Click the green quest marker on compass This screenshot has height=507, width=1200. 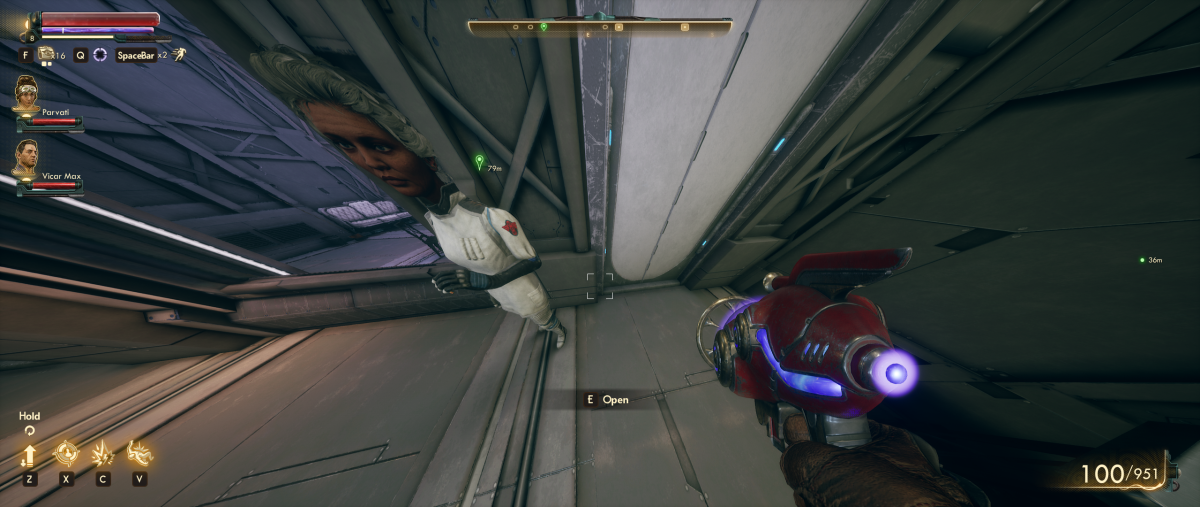543,25
